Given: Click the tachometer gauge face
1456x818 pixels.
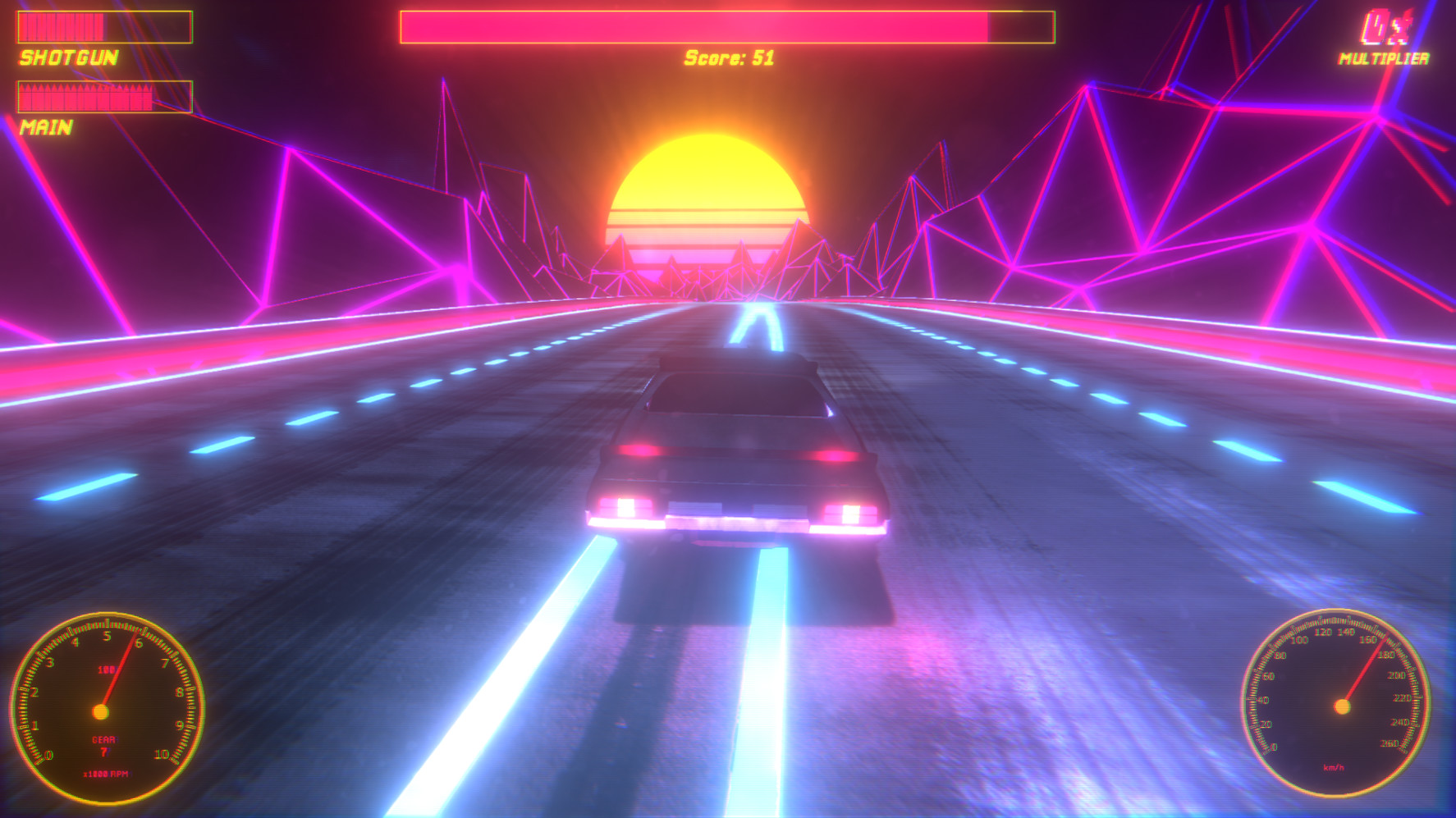Looking at the screenshot, I should click(x=103, y=710).
